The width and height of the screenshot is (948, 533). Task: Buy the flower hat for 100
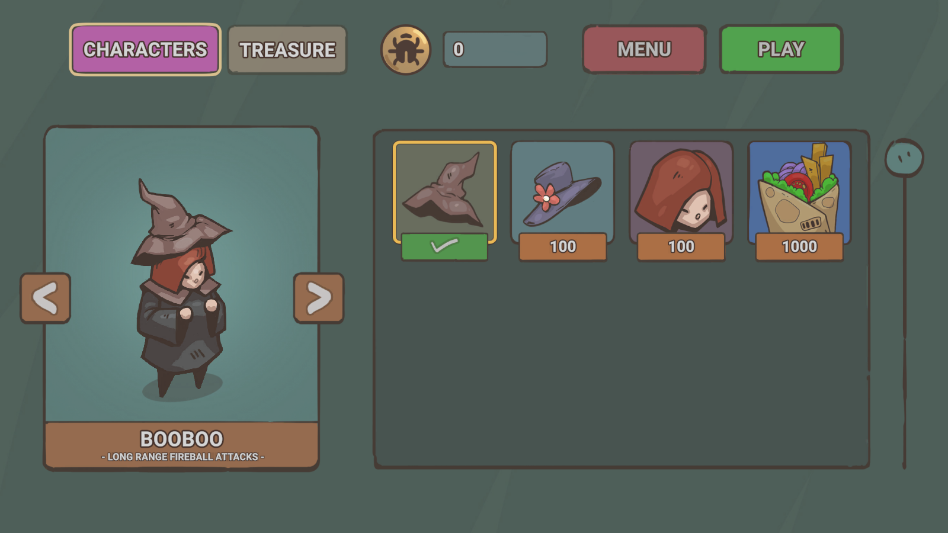562,247
